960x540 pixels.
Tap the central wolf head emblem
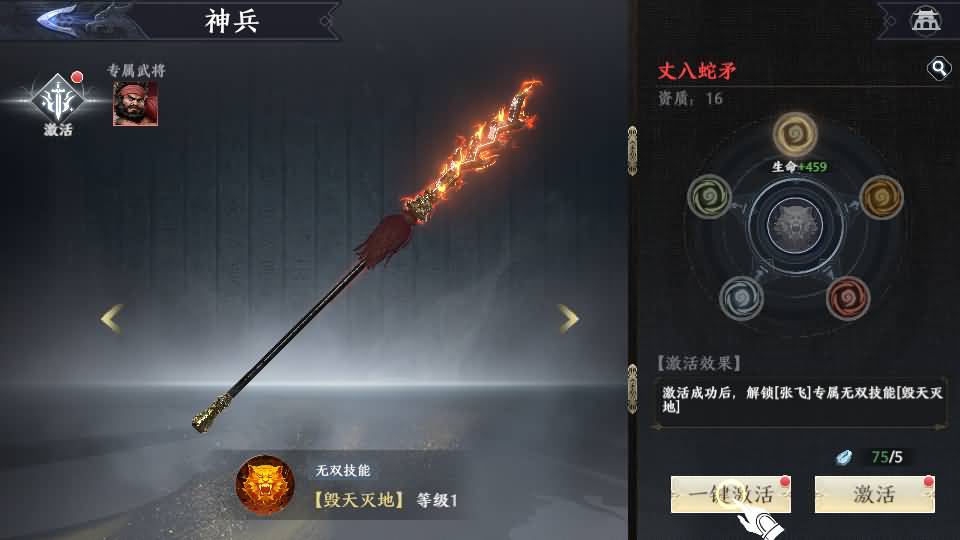coord(796,225)
